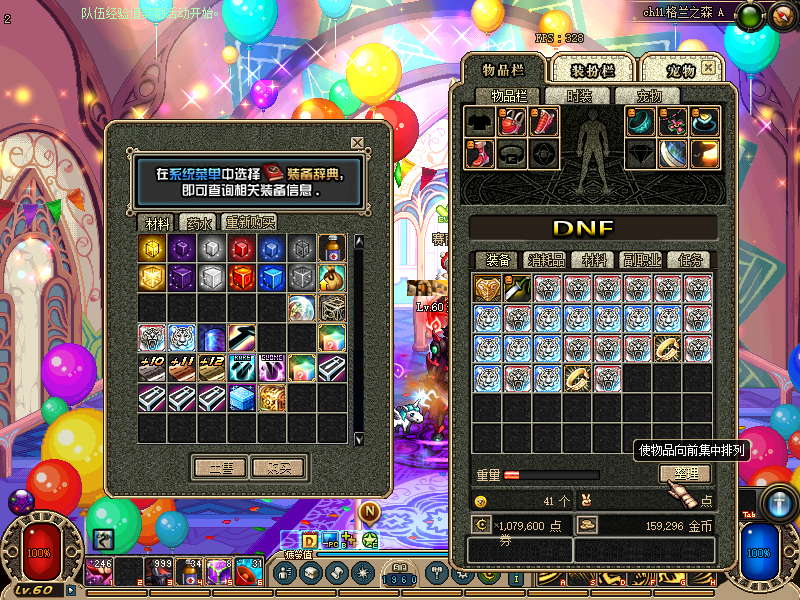Show the 时装 equipment sub-tab

click(578, 96)
